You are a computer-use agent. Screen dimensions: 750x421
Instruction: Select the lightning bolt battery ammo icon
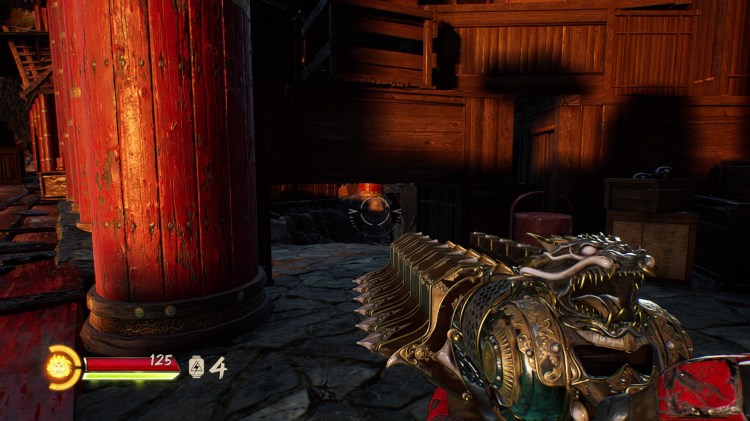coord(196,367)
